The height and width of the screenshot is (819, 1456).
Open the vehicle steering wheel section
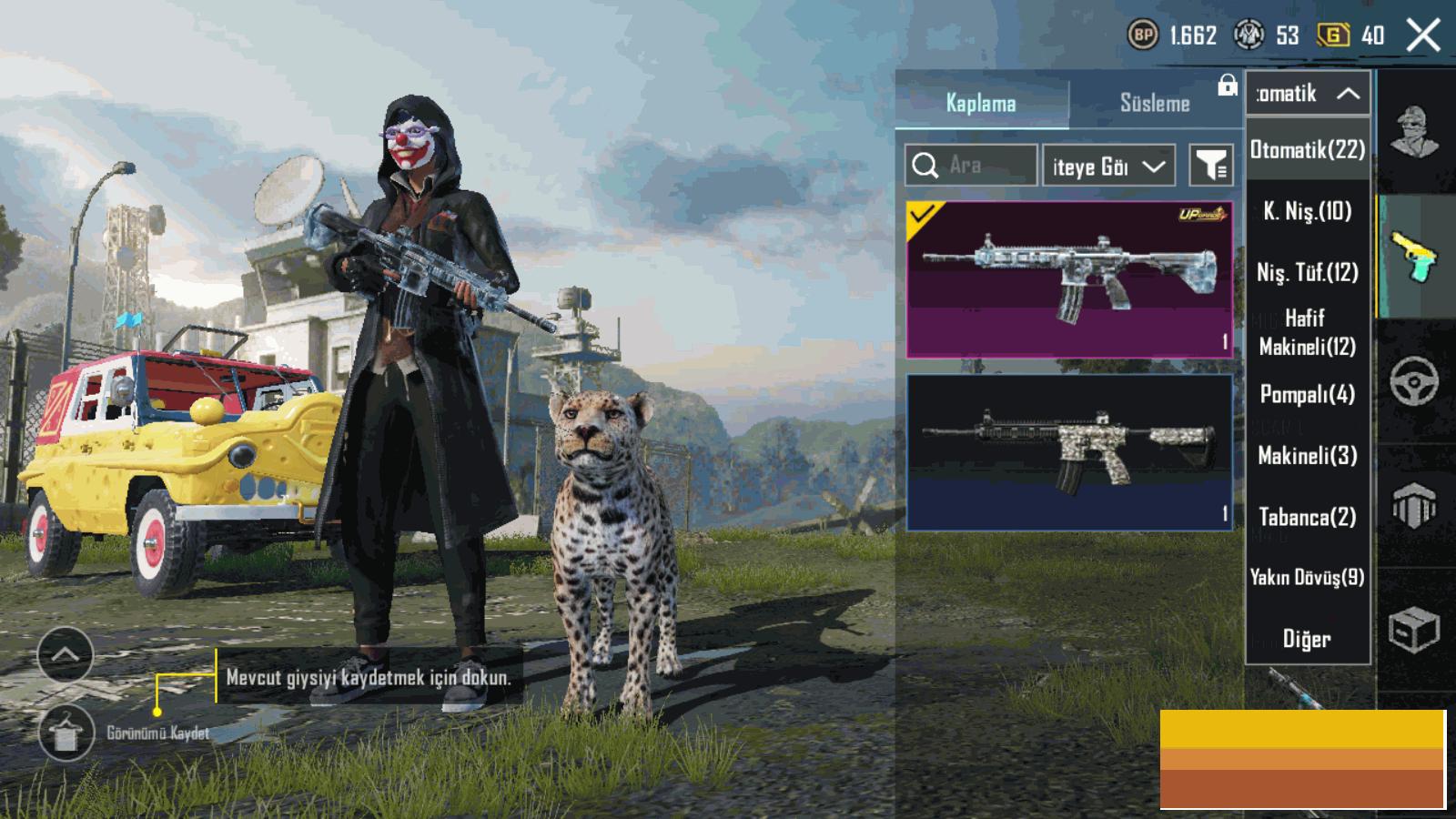click(x=1413, y=380)
